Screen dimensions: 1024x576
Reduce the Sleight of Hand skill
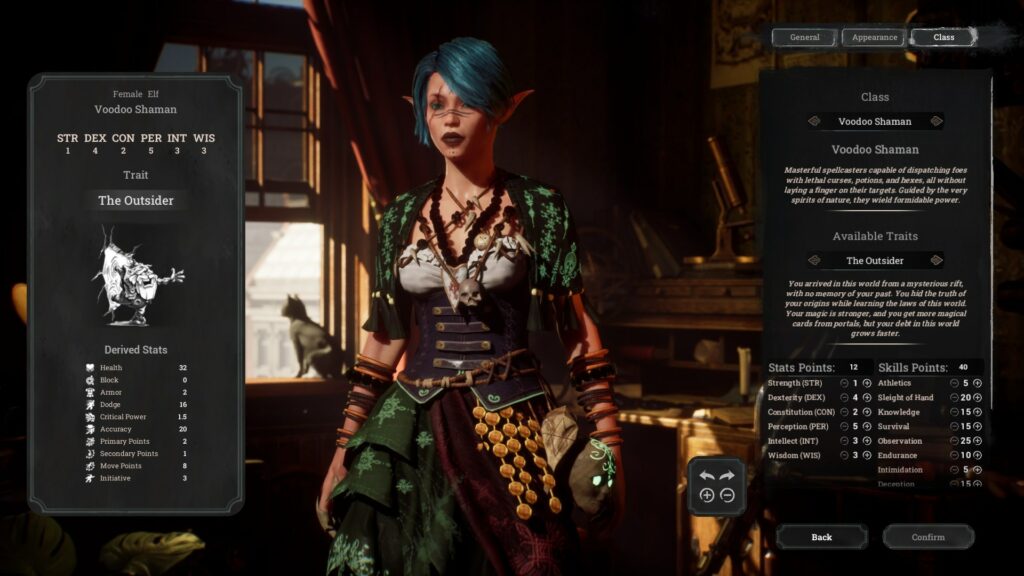tap(953, 398)
